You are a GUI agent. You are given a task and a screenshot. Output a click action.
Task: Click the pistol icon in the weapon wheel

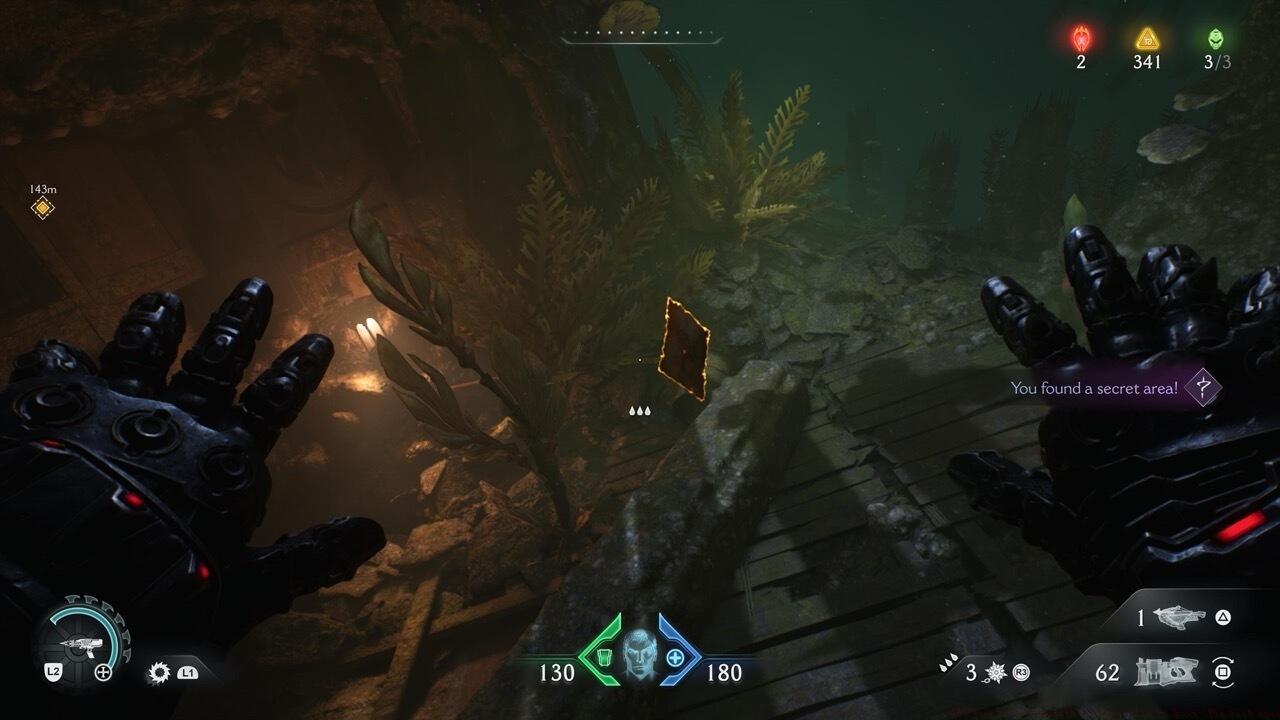[x=84, y=644]
